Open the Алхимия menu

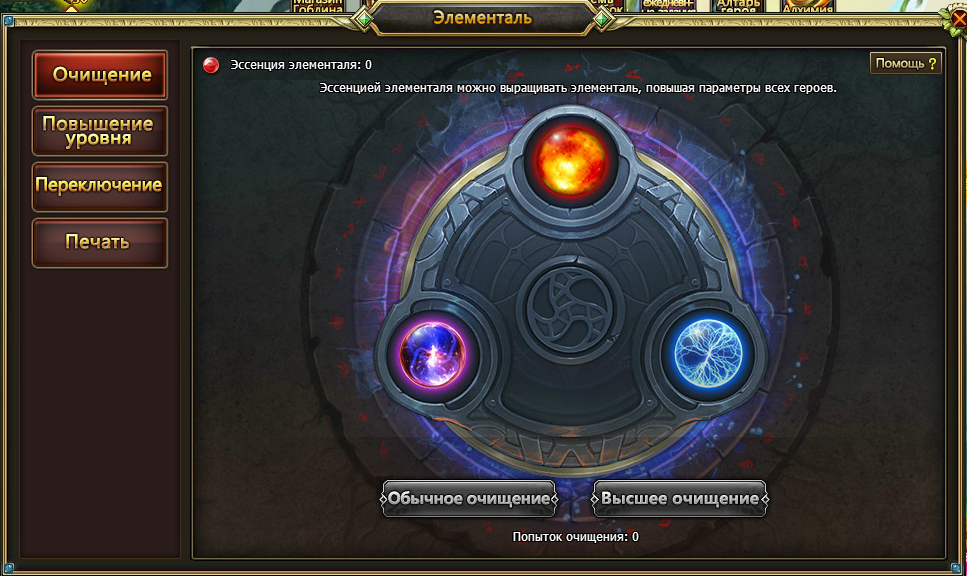[x=808, y=6]
